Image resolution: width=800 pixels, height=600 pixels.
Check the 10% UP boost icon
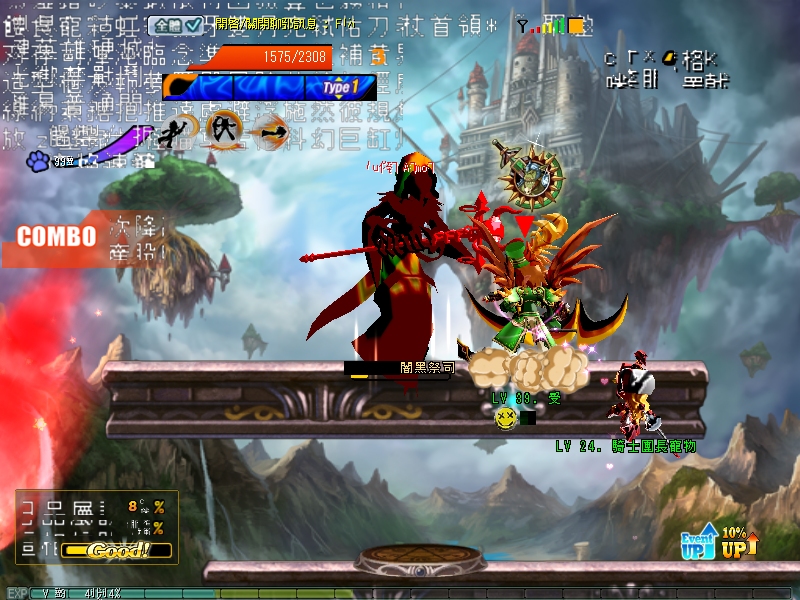click(738, 541)
